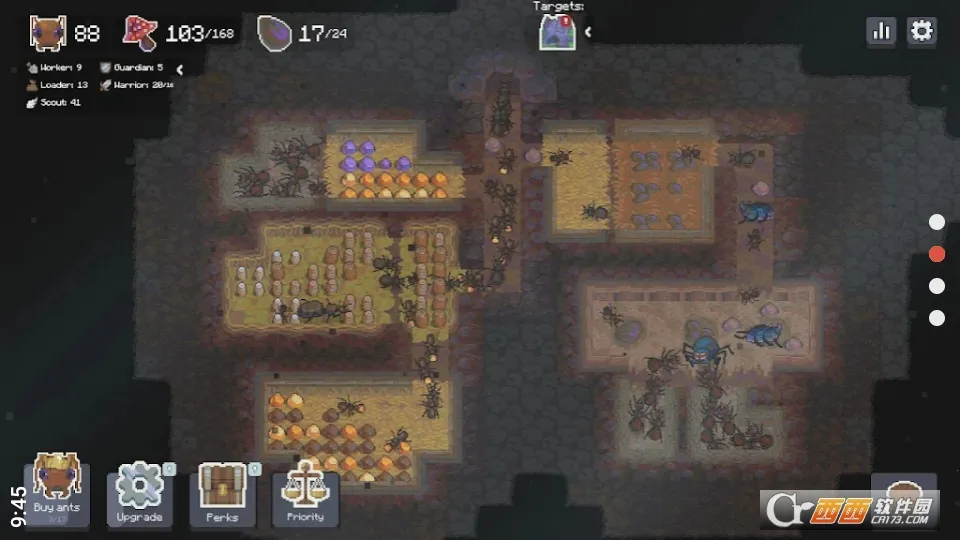Open the Upgrade gear panel
Image resolution: width=960 pixels, height=540 pixels.
[x=140, y=494]
